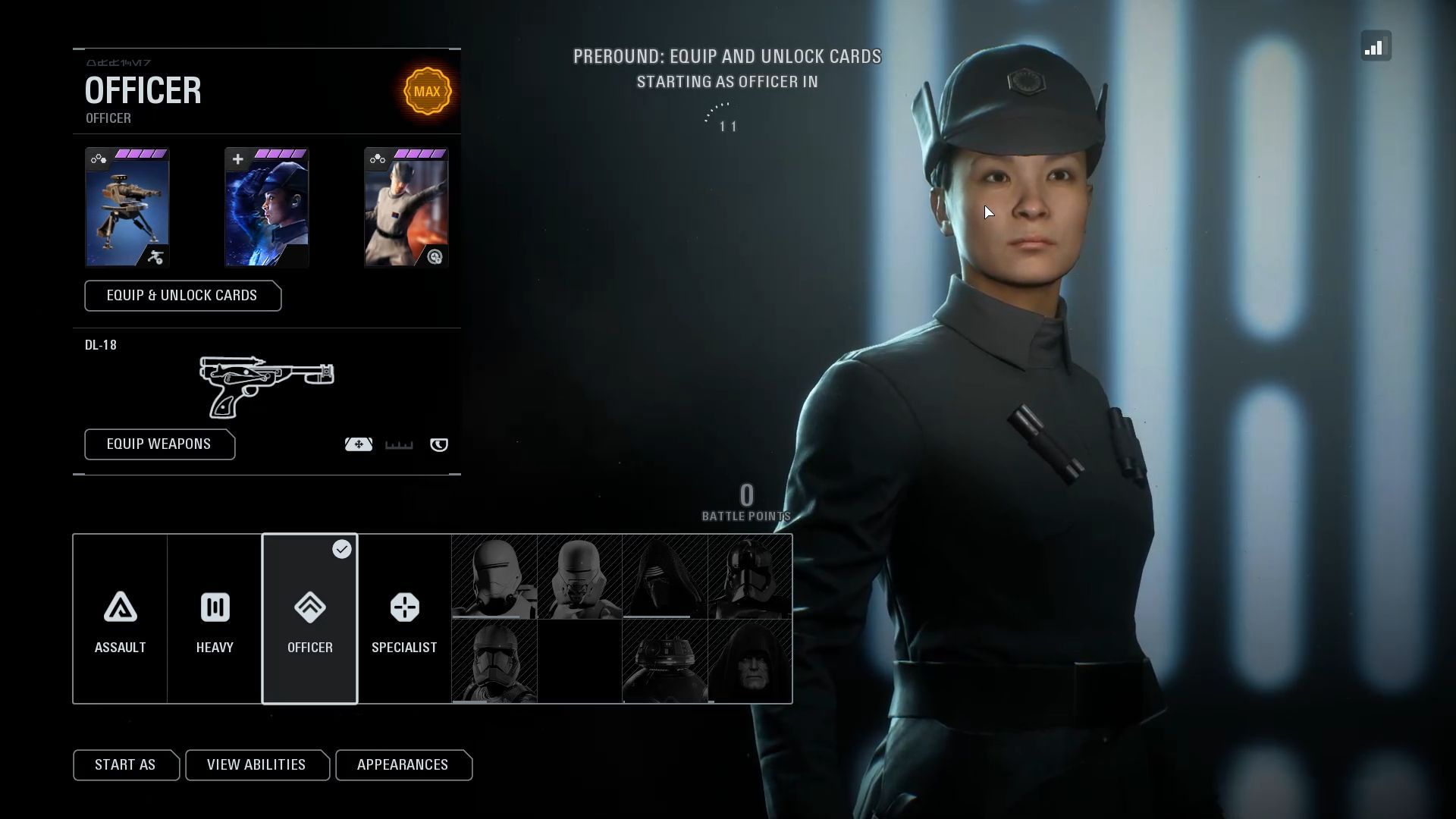This screenshot has height=819, width=1456.
Task: Select the blaster turret star card
Action: tap(127, 208)
